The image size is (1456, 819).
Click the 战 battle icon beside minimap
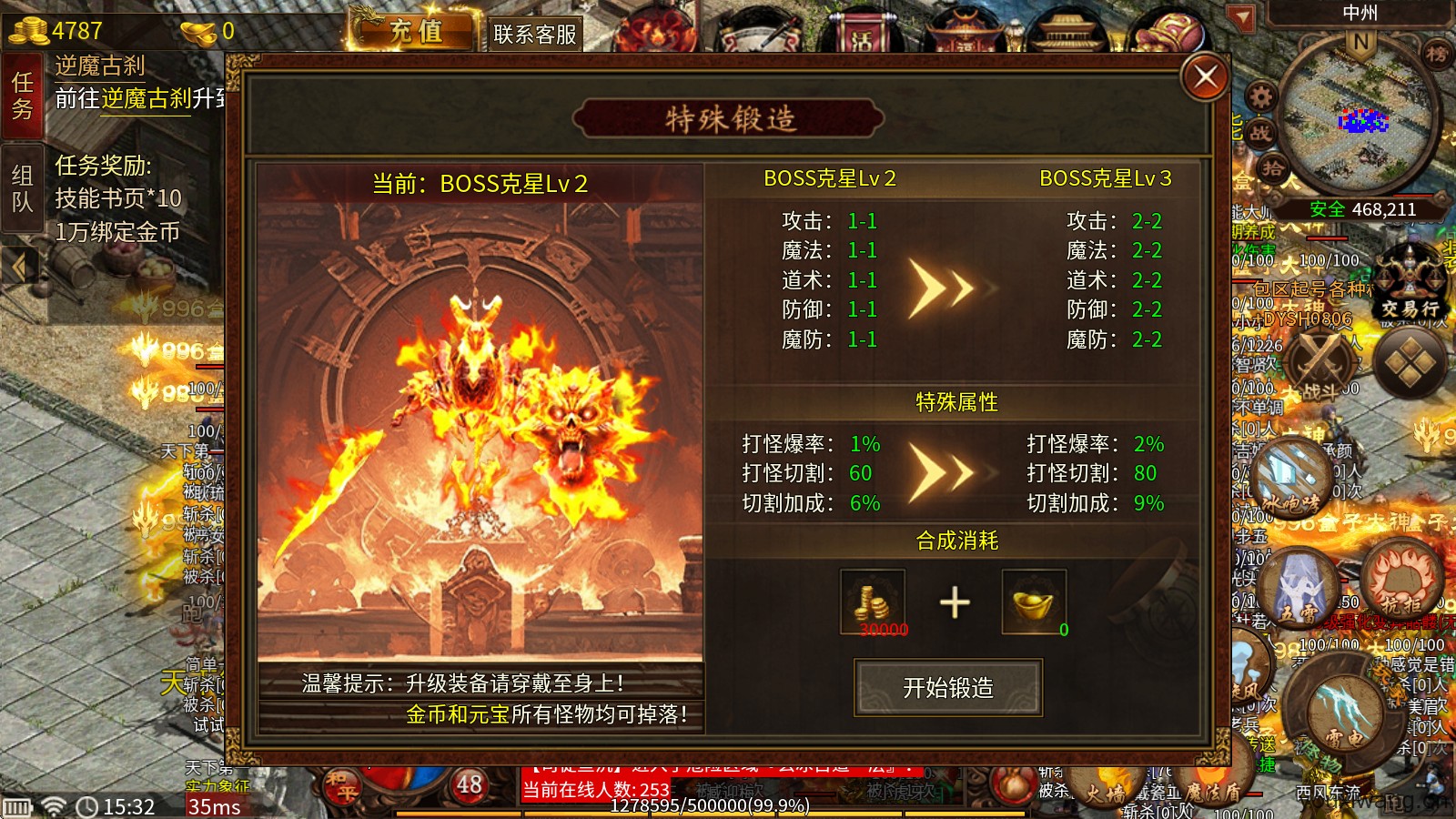click(1261, 132)
